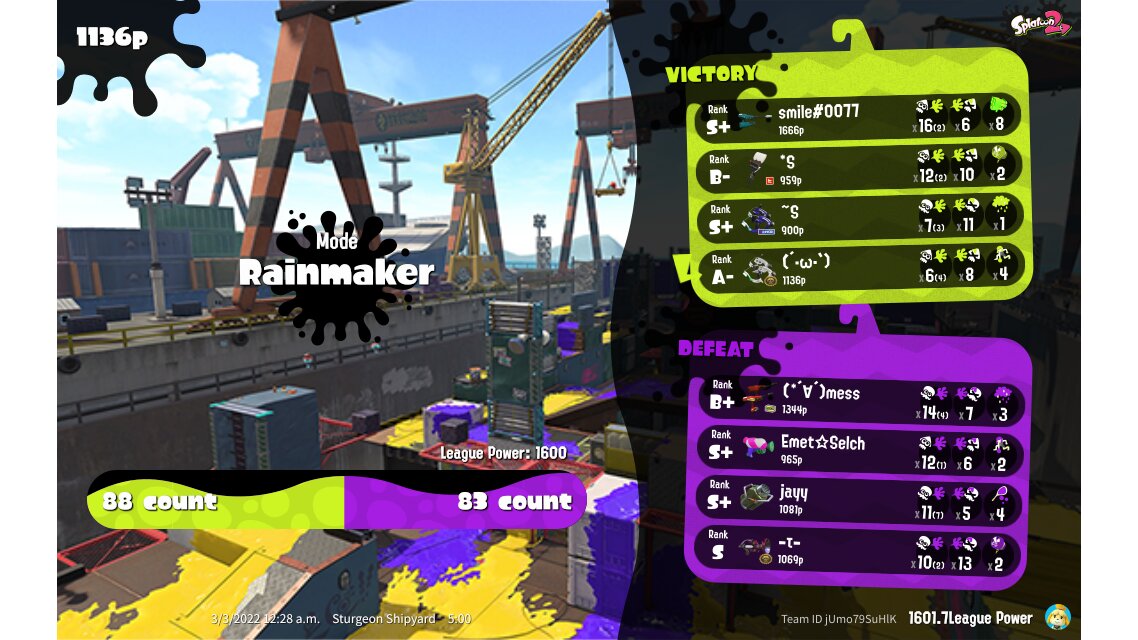Screen dimensions: 1138x640
Task: Click the Splatoon 2 logo
Action: click(x=1041, y=25)
